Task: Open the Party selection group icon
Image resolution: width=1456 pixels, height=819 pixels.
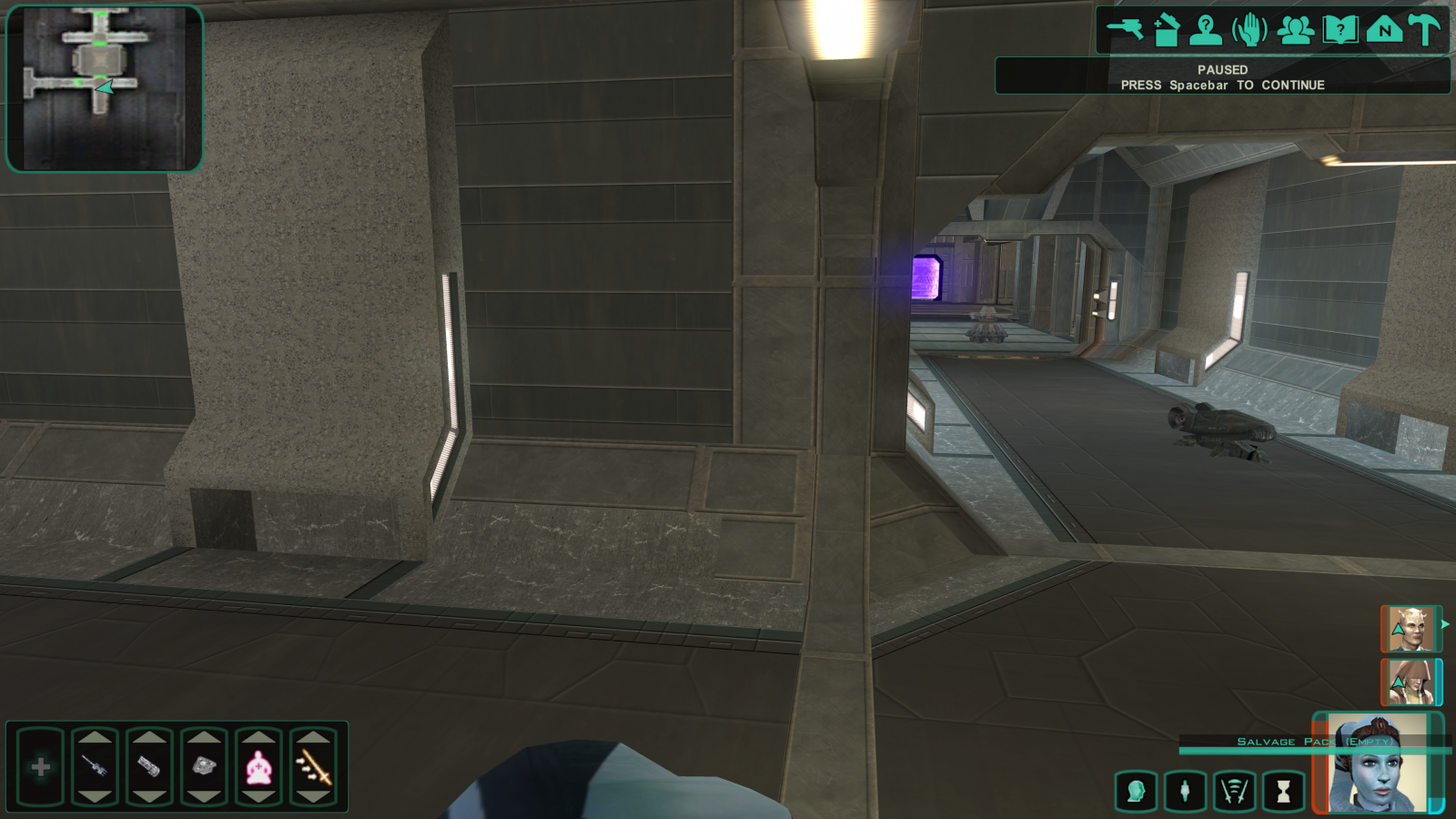Action: pos(1295,30)
